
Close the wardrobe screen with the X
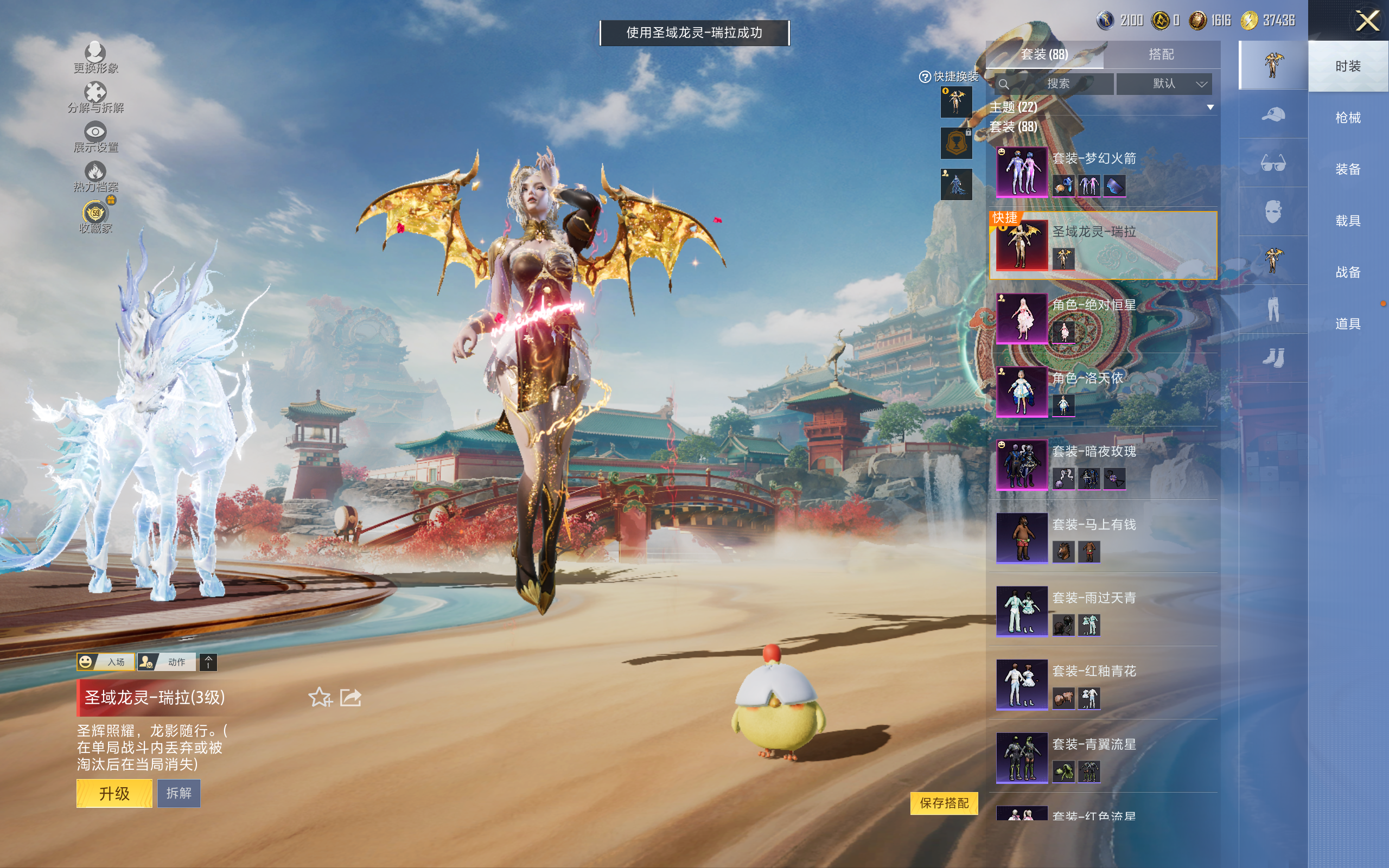[x=1367, y=21]
